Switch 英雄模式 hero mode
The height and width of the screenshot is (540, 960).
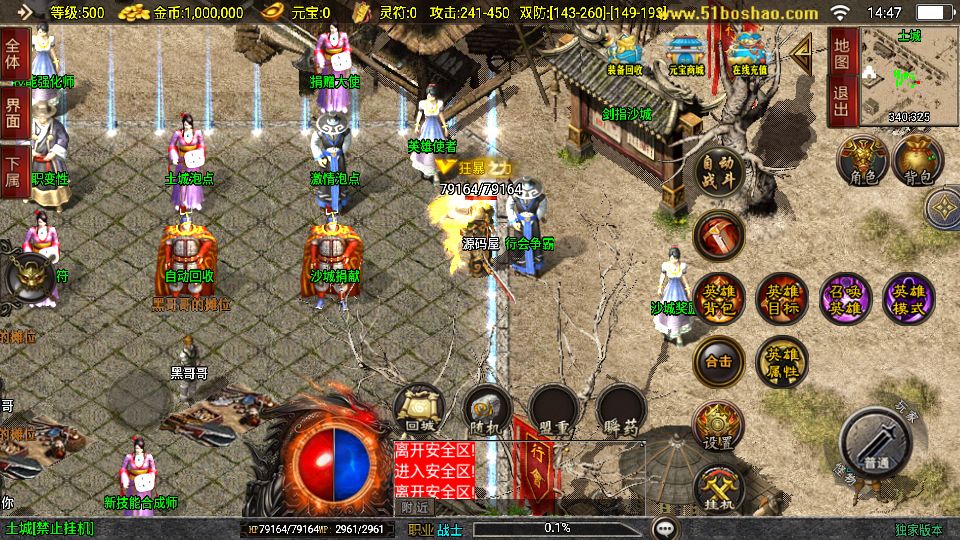908,299
